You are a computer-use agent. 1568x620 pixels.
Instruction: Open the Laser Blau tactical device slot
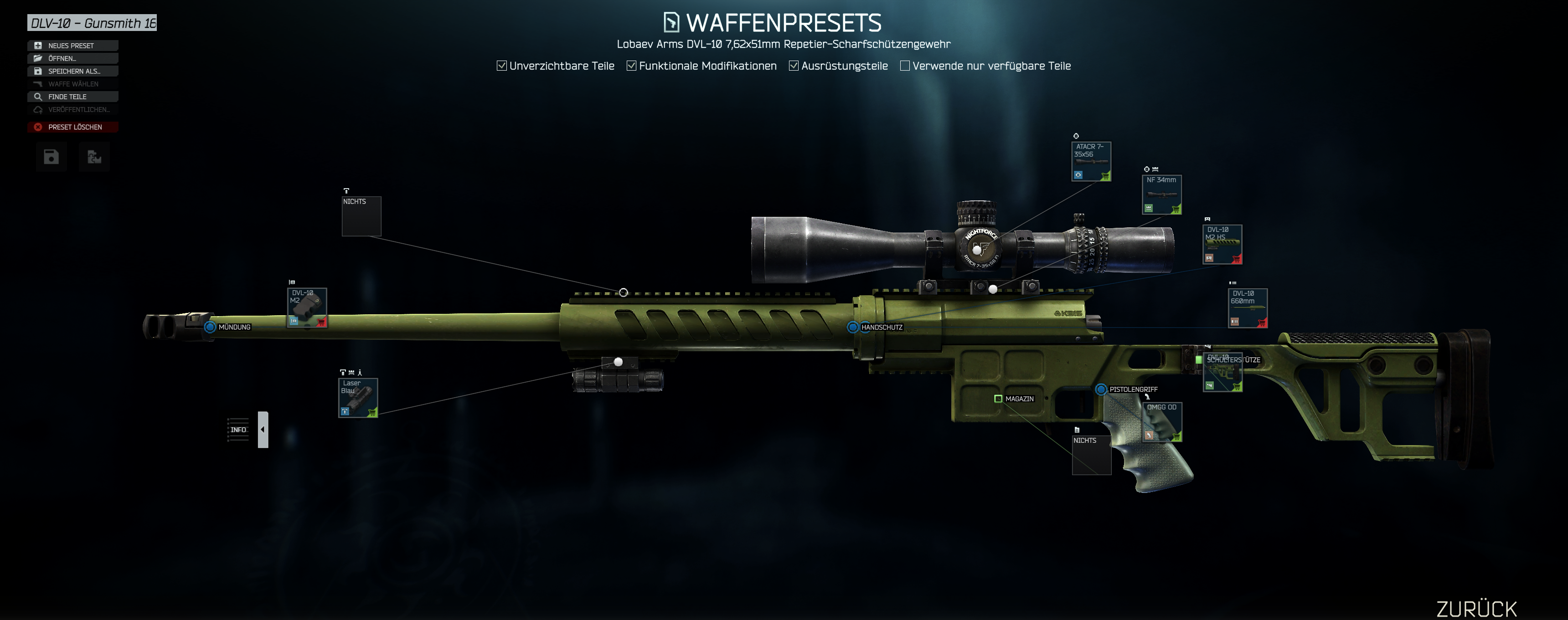tap(358, 398)
